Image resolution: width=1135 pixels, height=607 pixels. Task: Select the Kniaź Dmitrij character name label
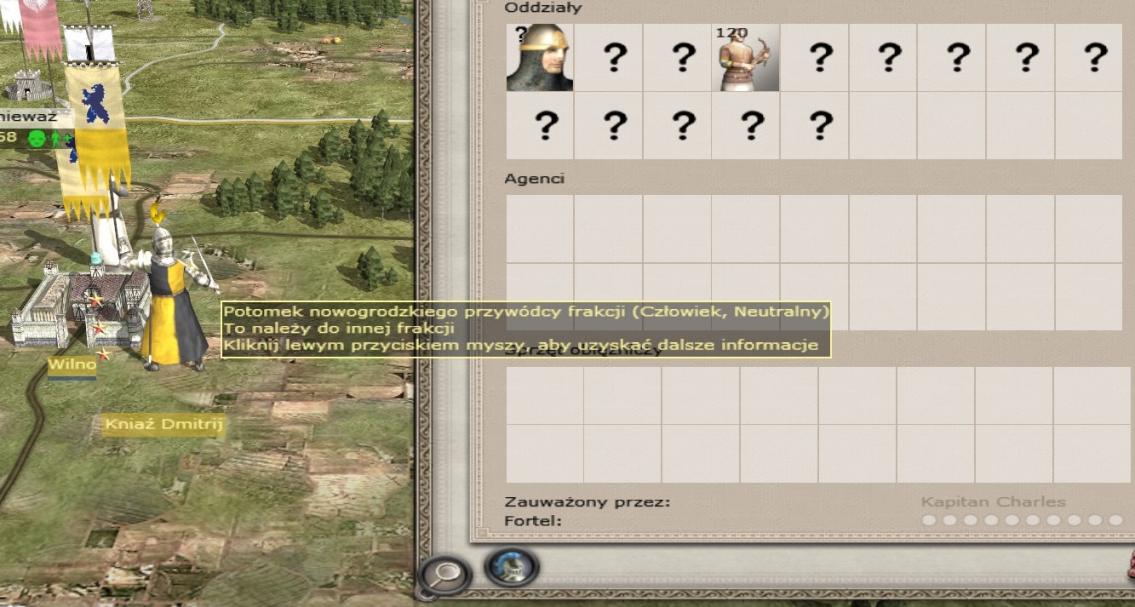coord(164,425)
